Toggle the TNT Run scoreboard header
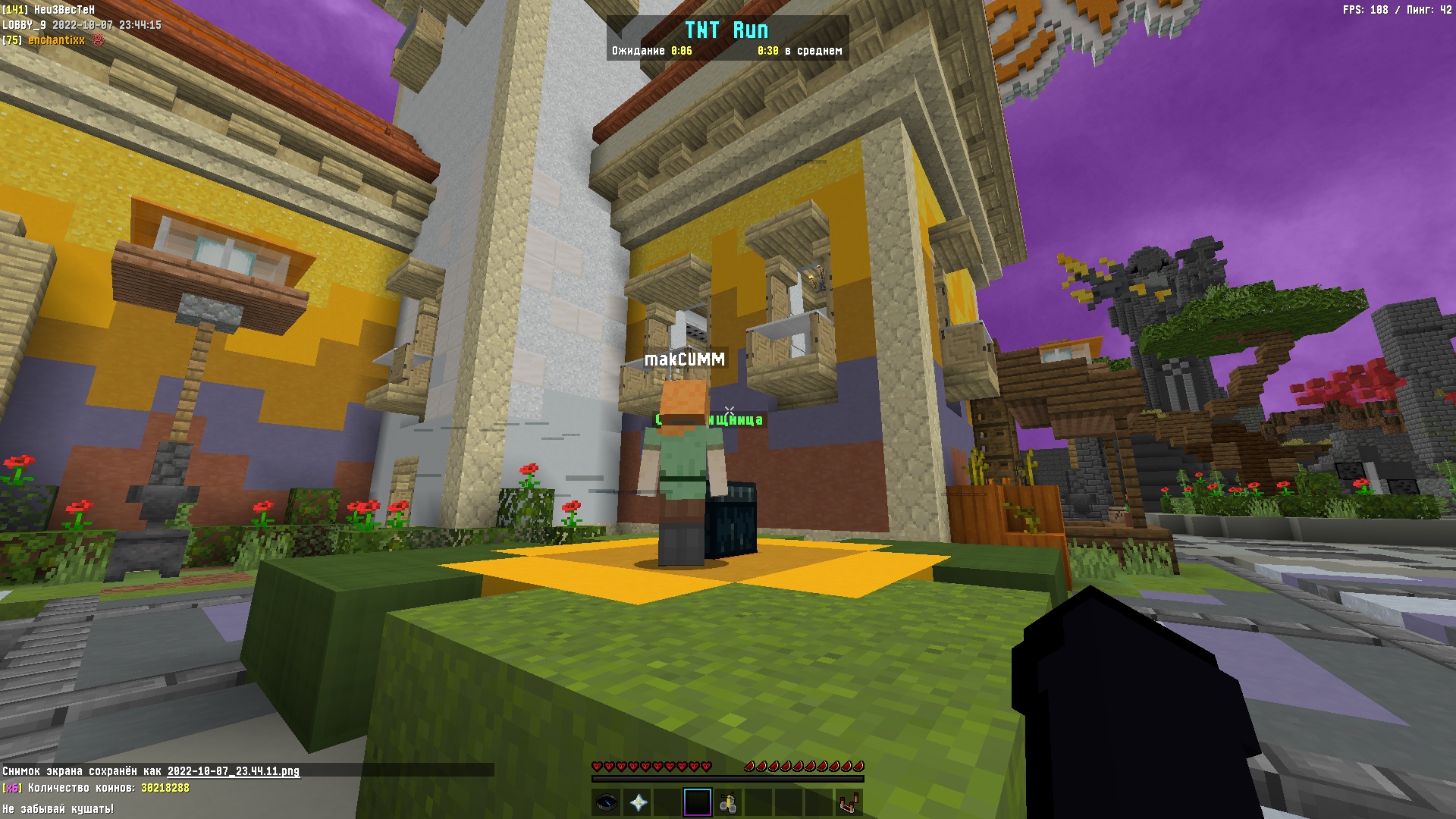Screen dimensions: 1456x819 pyautogui.click(x=728, y=30)
